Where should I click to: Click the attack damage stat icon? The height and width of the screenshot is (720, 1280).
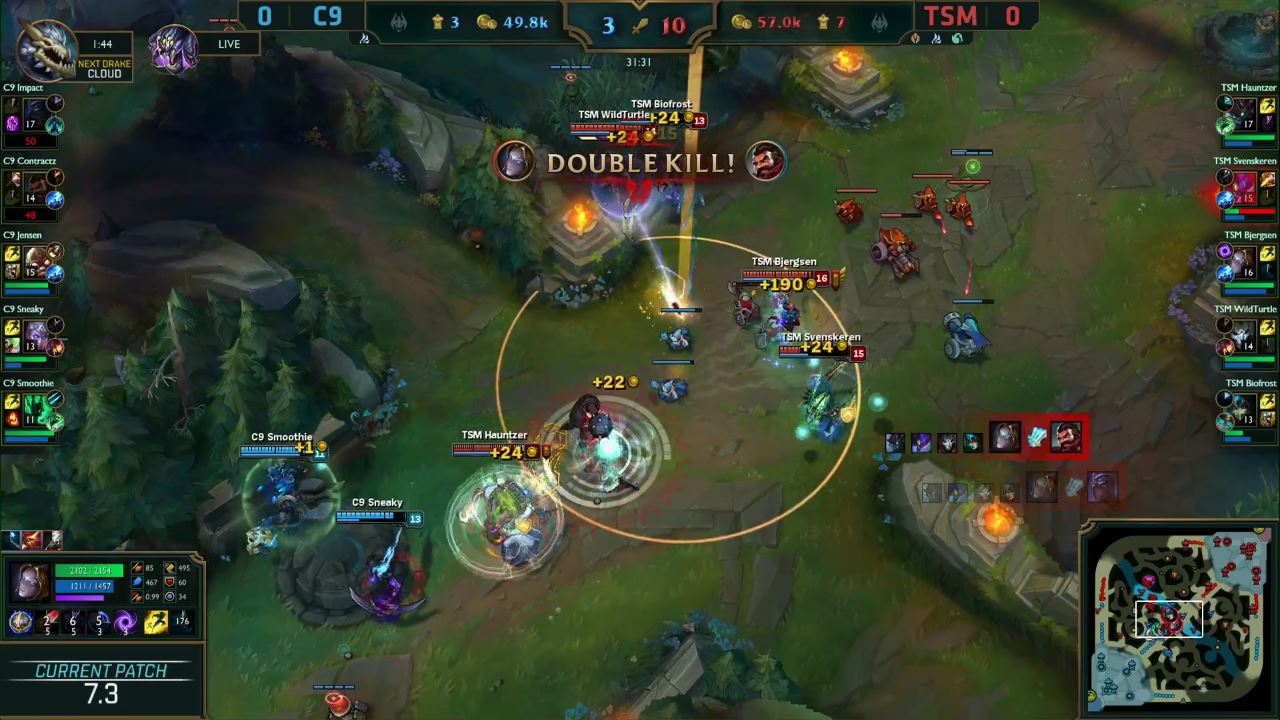point(137,568)
